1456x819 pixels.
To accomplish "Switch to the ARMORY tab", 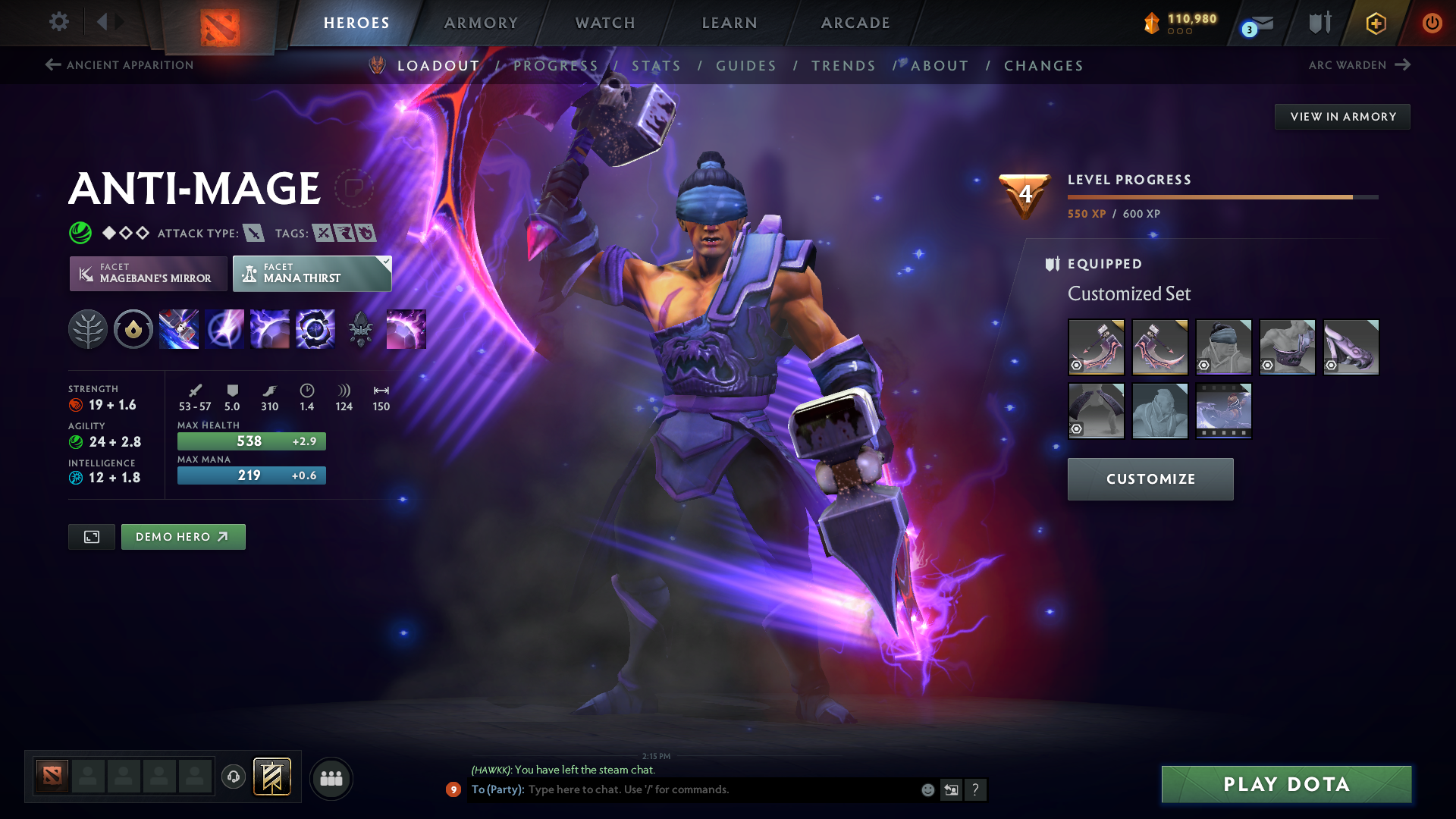I will [x=481, y=23].
